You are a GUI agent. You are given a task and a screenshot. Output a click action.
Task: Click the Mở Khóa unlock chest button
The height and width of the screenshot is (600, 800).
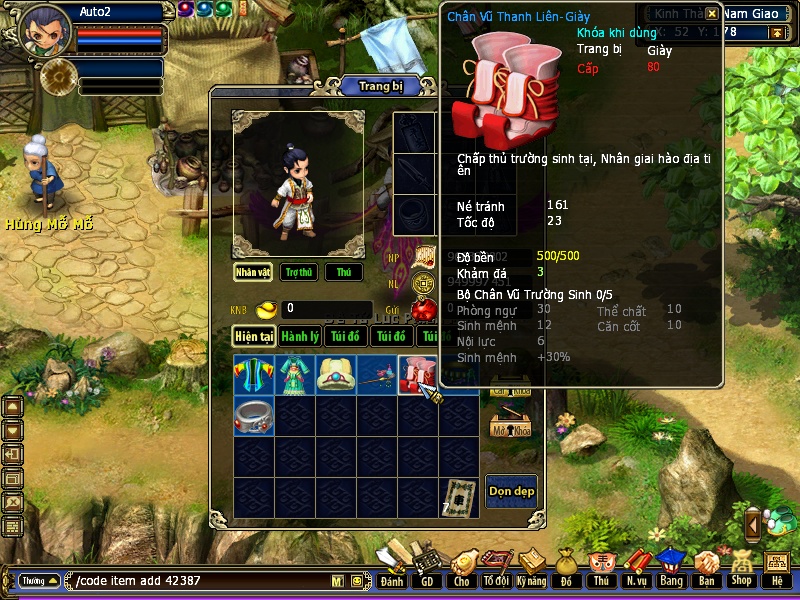click(x=509, y=425)
